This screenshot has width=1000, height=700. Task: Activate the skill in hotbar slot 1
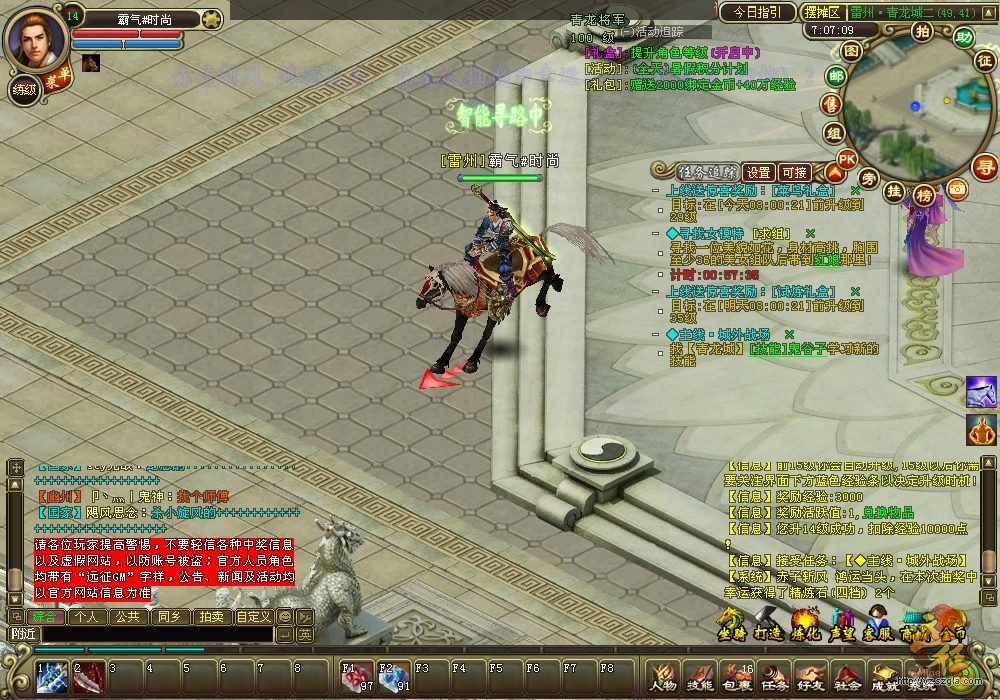pos(53,677)
